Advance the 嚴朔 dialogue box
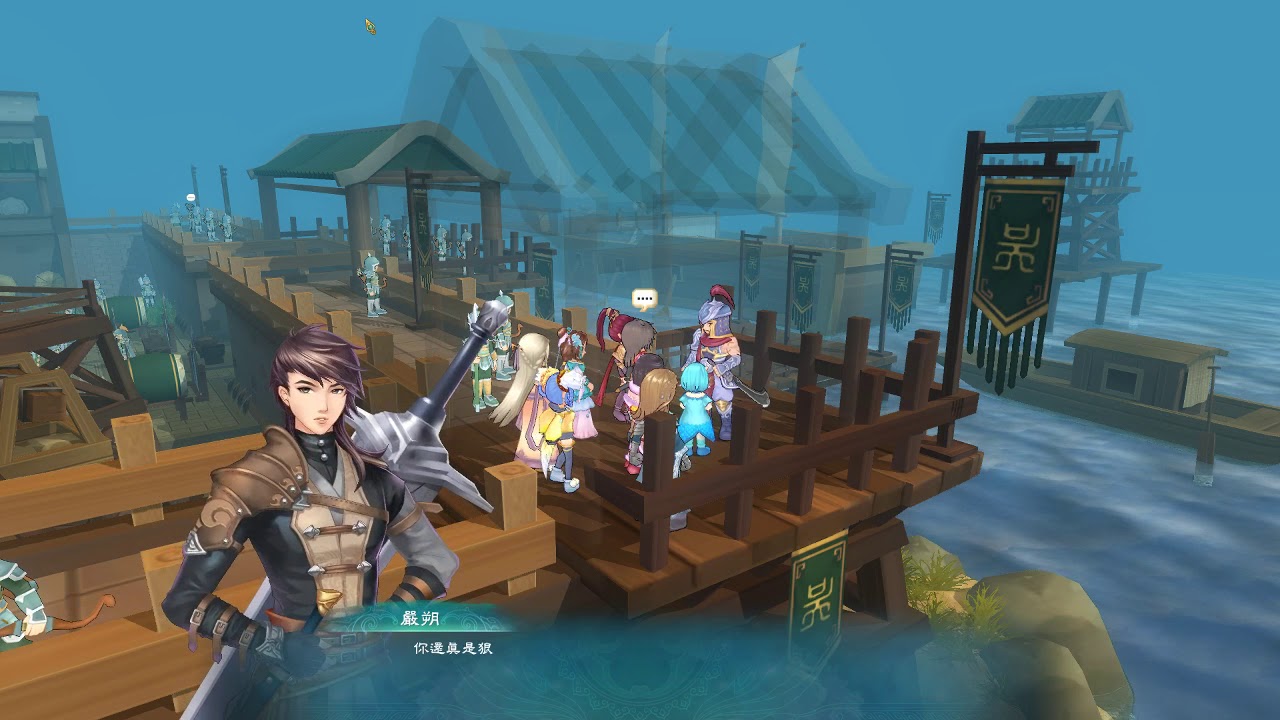The height and width of the screenshot is (720, 1280). [x=640, y=660]
